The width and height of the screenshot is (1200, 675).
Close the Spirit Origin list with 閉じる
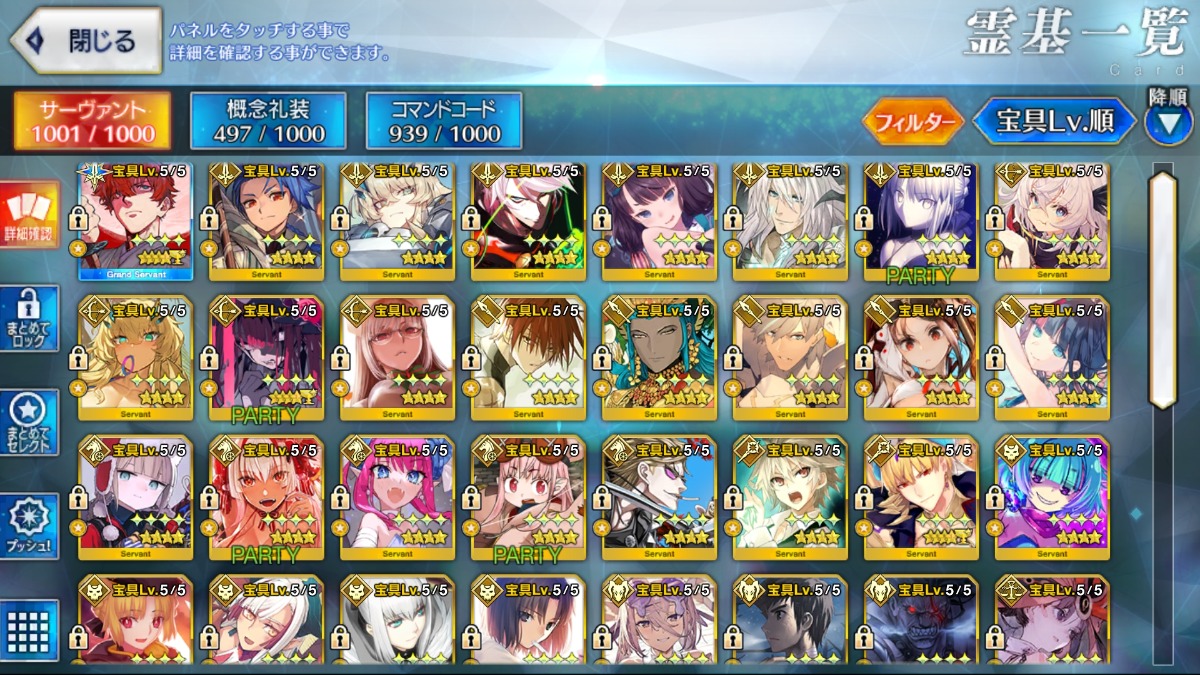tap(86, 41)
